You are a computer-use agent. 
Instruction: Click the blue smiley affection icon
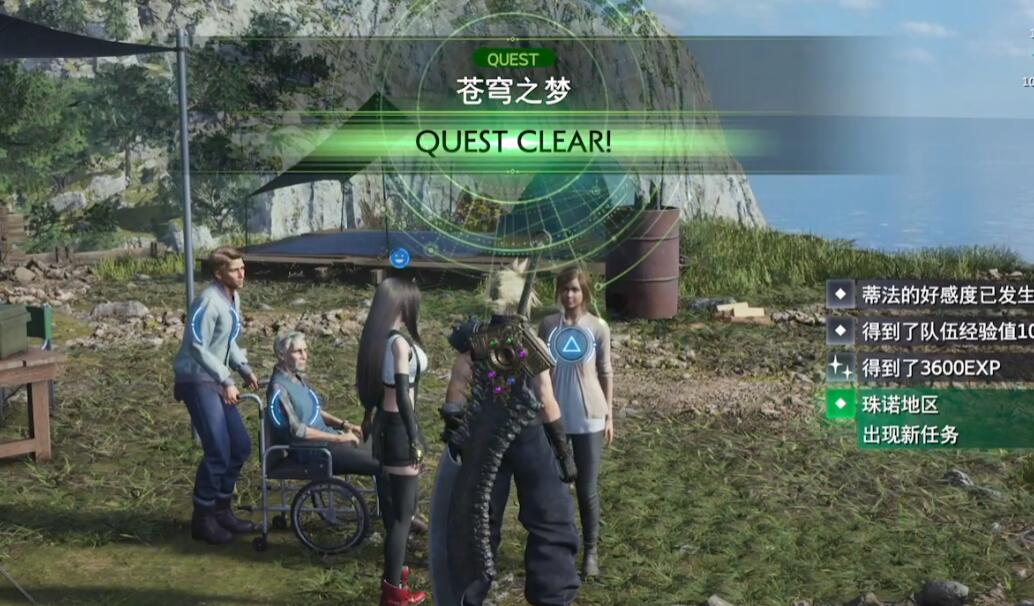coord(400,258)
